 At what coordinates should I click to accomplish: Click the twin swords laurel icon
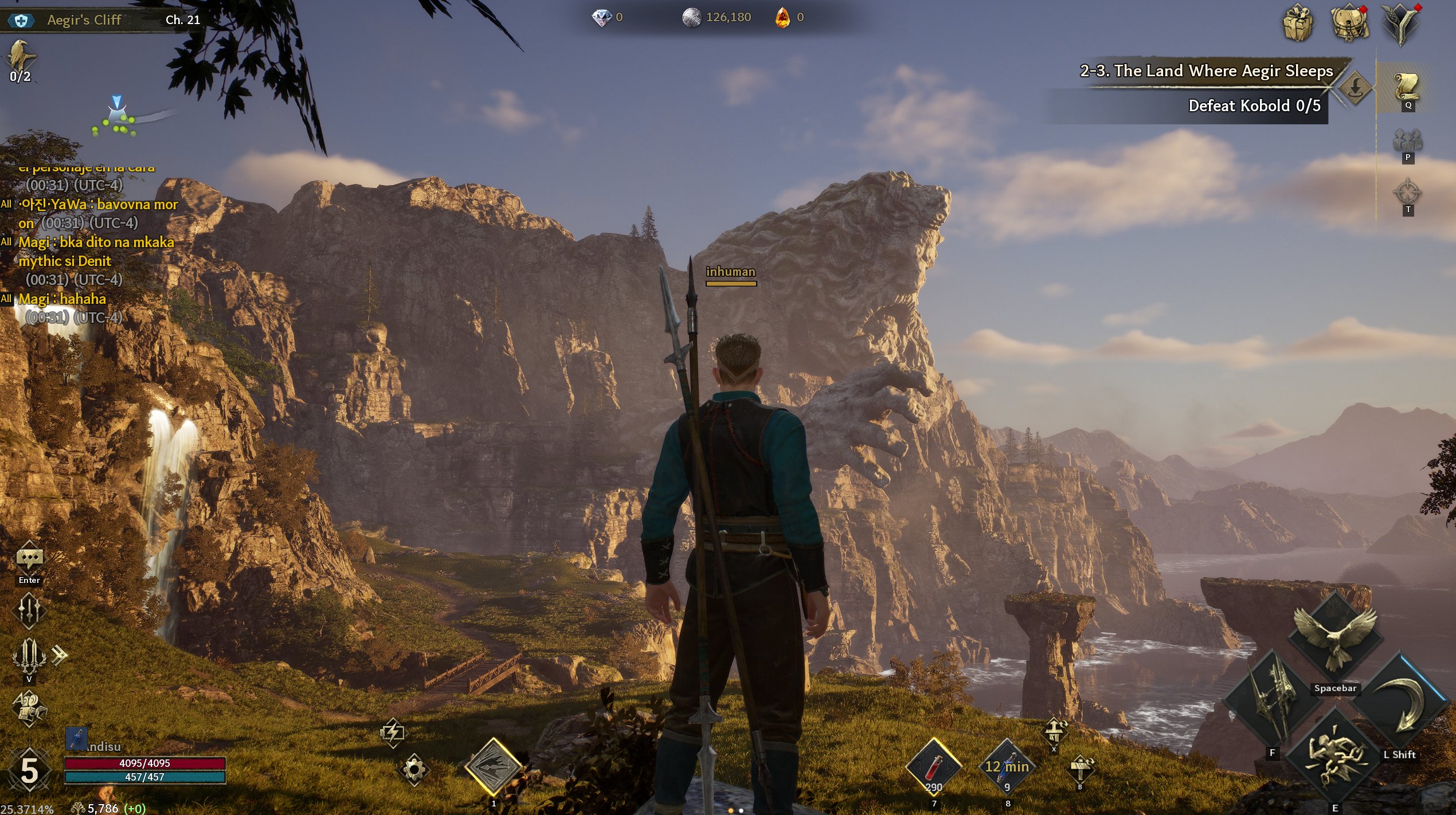(29, 655)
